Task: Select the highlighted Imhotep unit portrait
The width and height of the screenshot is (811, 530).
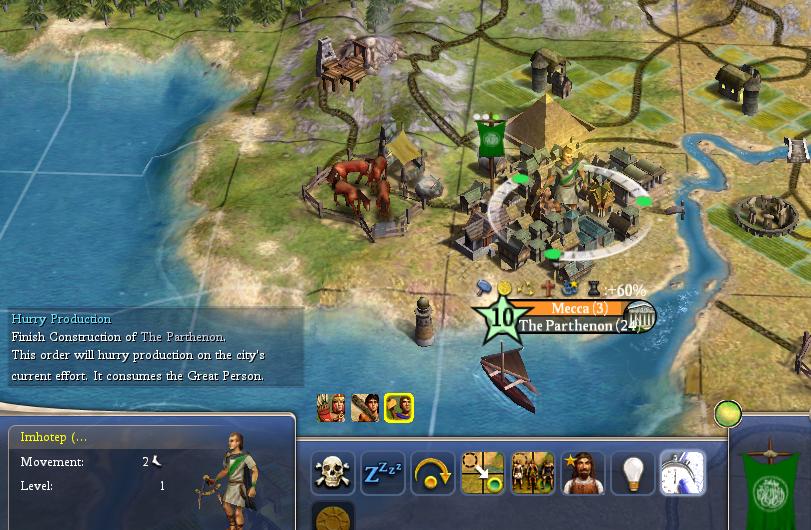Action: (399, 407)
